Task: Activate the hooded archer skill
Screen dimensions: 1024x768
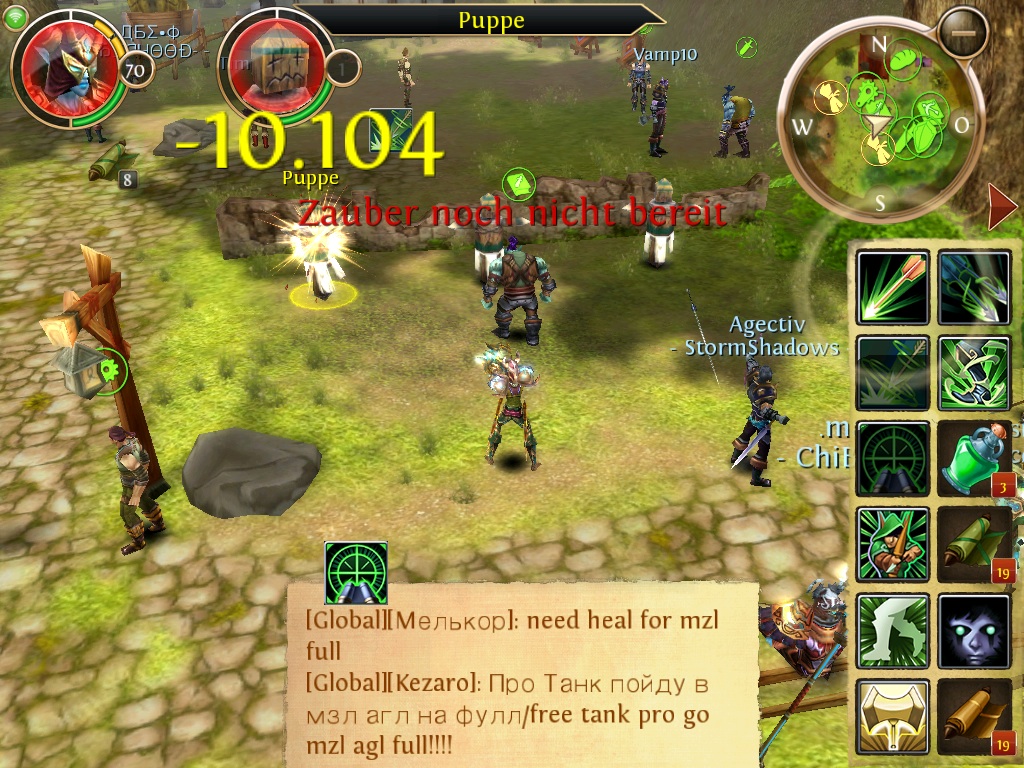Action: pos(892,545)
